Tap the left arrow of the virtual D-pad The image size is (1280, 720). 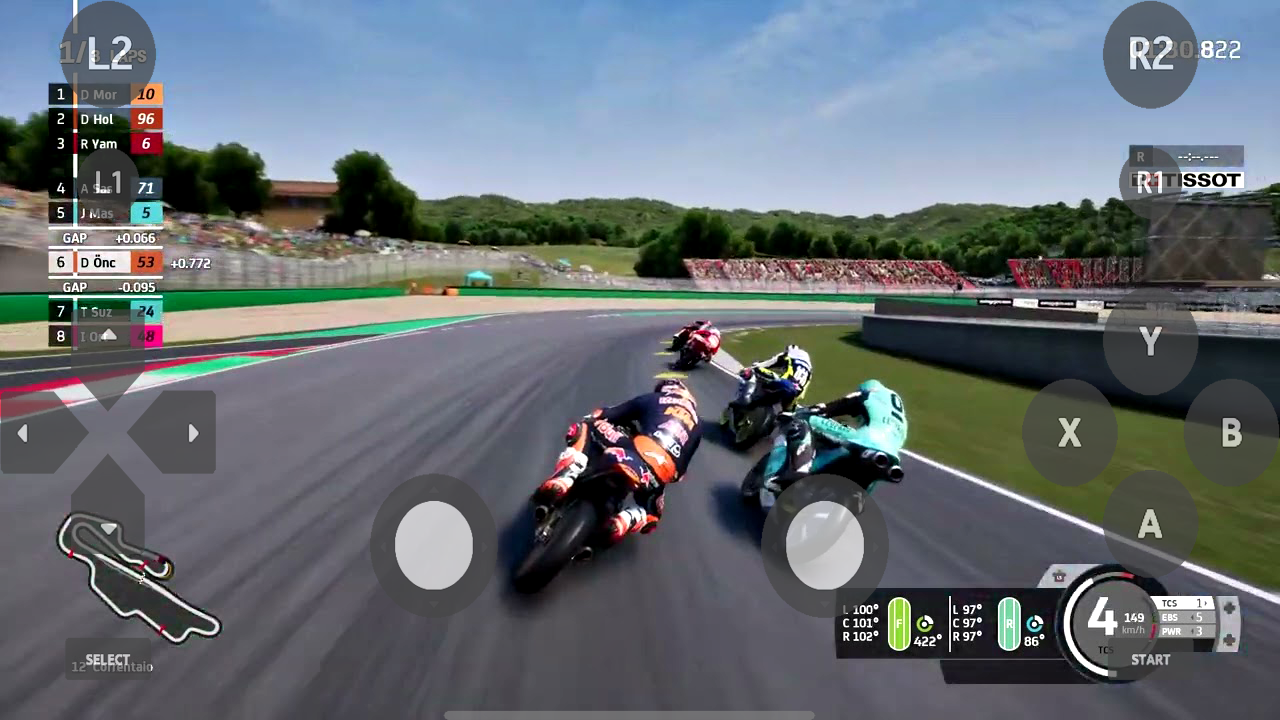pyautogui.click(x=22, y=432)
